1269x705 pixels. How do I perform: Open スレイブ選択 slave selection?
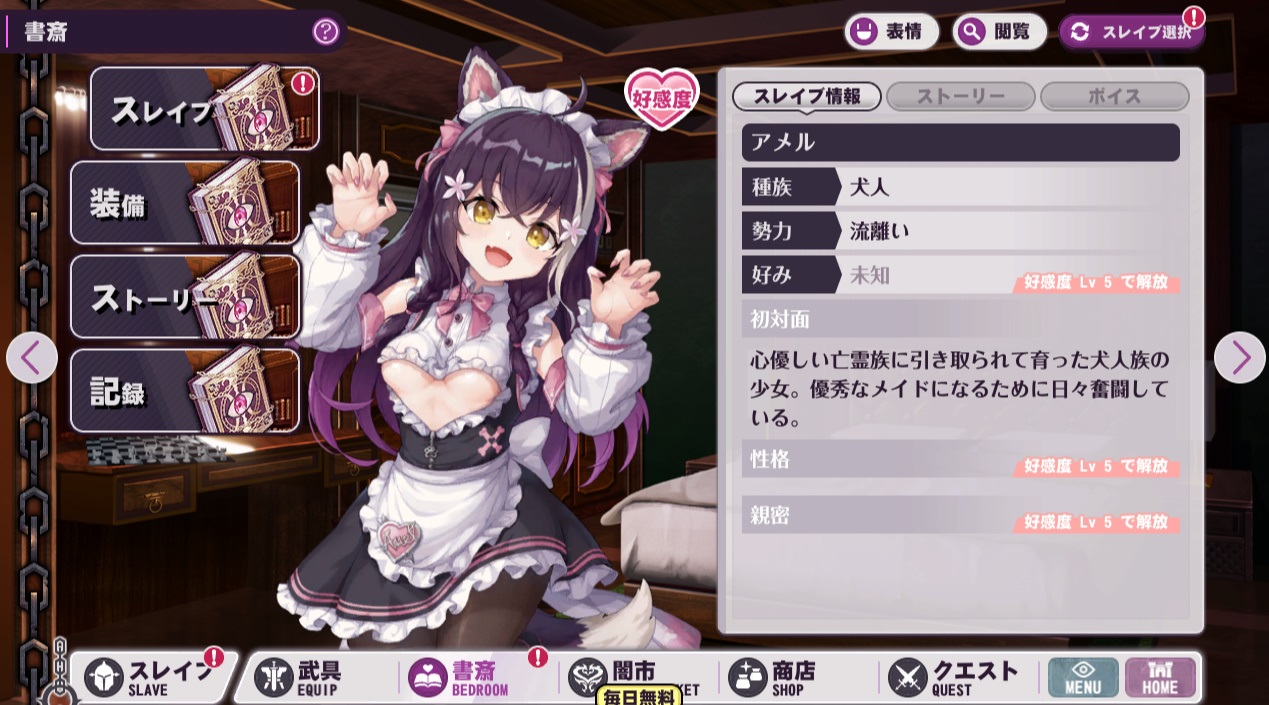[x=1132, y=32]
